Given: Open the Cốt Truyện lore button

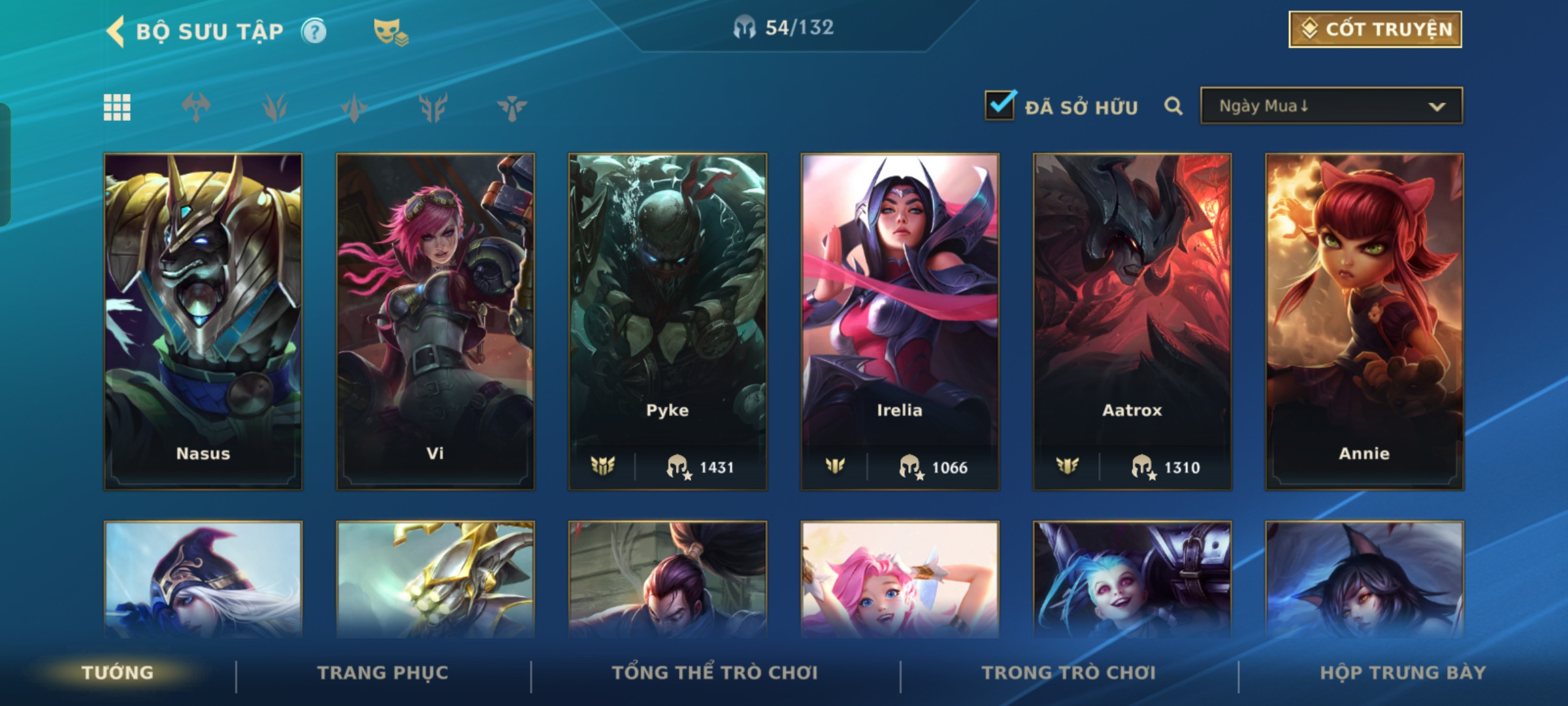Looking at the screenshot, I should 1375,29.
